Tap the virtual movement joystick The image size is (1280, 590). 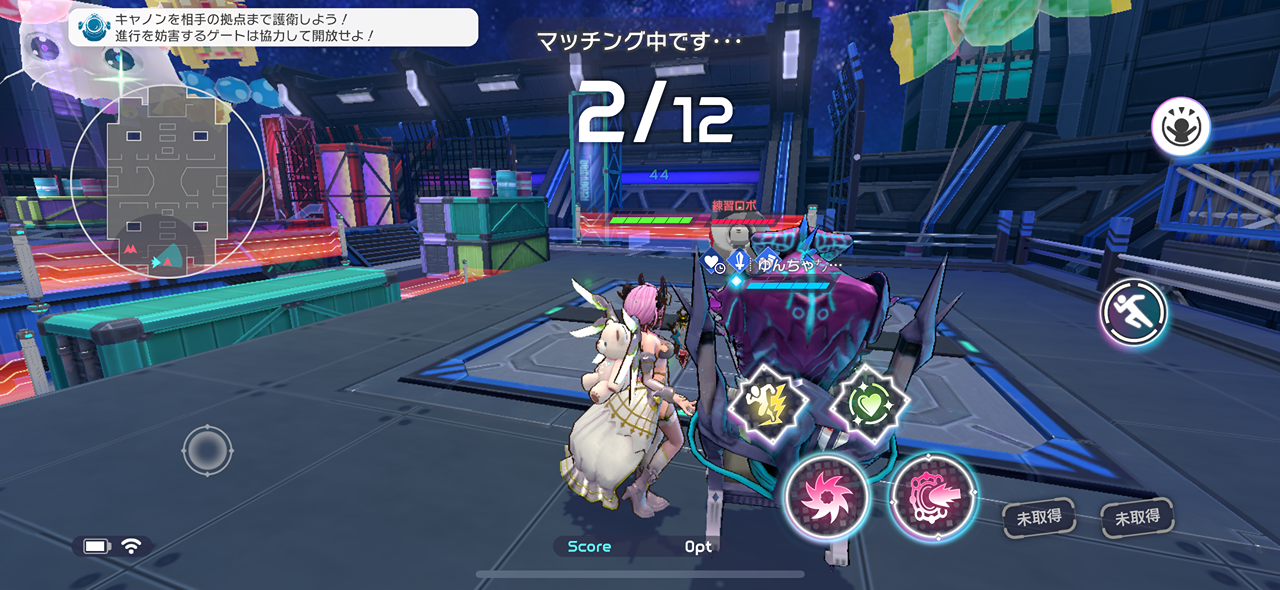pyautogui.click(x=207, y=450)
